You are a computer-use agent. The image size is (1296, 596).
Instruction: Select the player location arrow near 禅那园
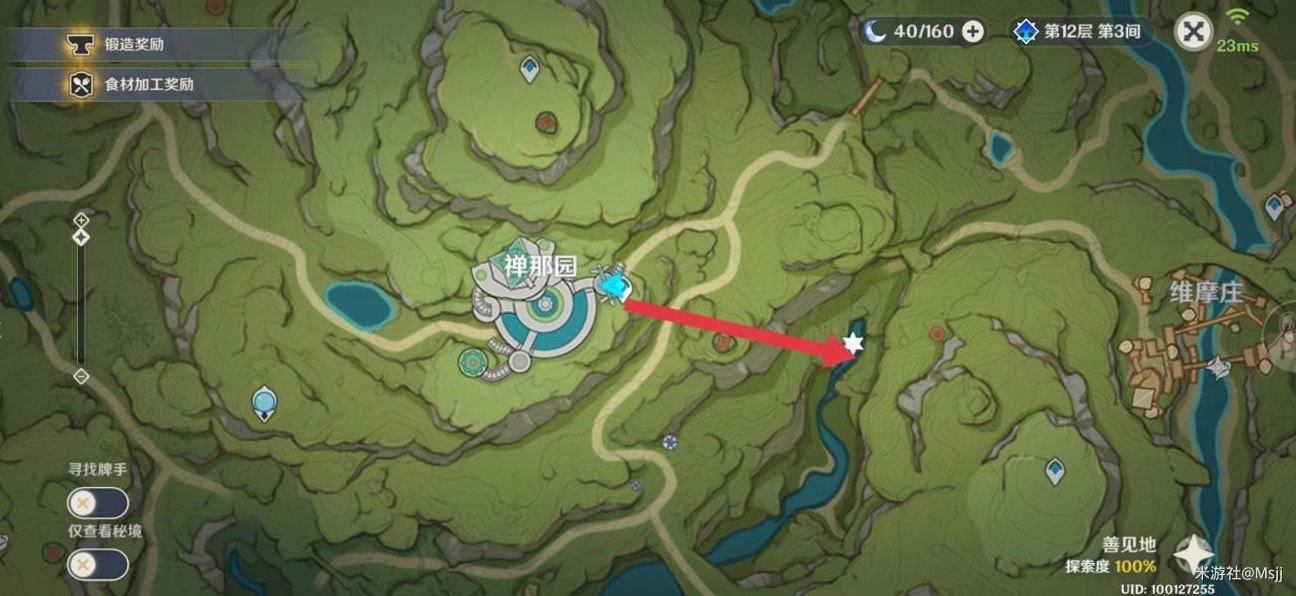pyautogui.click(x=613, y=286)
